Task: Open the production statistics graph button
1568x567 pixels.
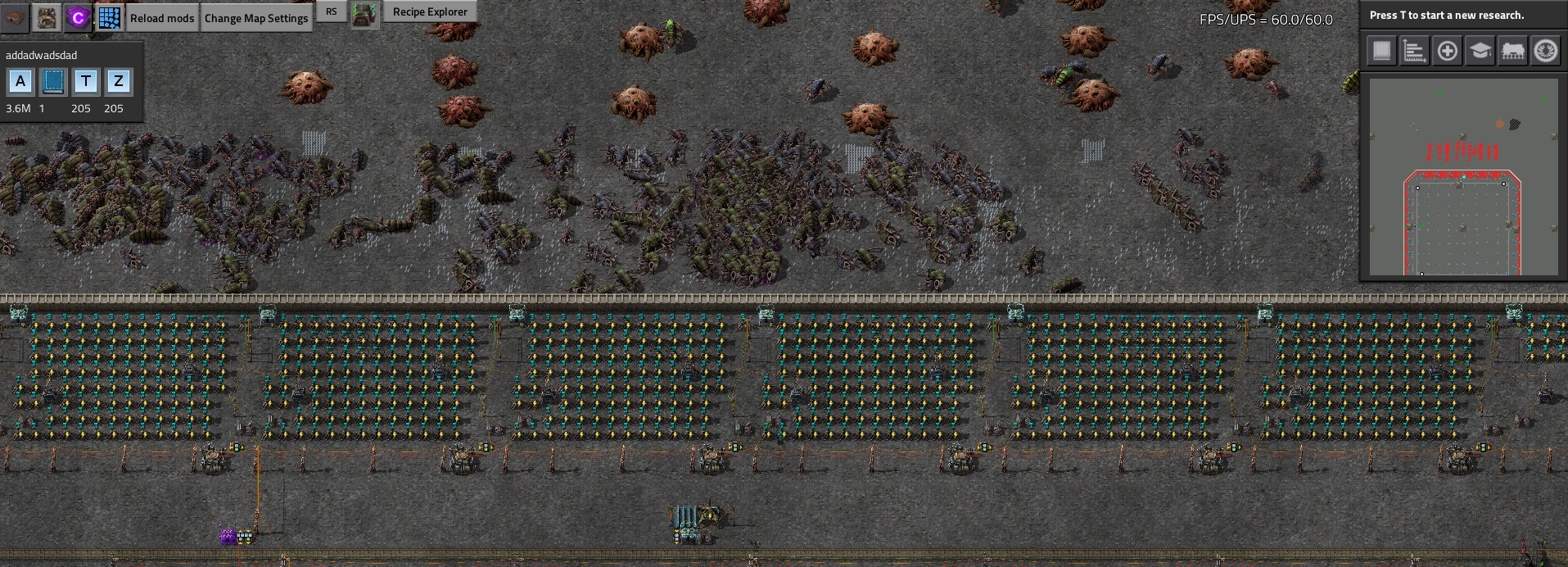Action: tap(1414, 51)
